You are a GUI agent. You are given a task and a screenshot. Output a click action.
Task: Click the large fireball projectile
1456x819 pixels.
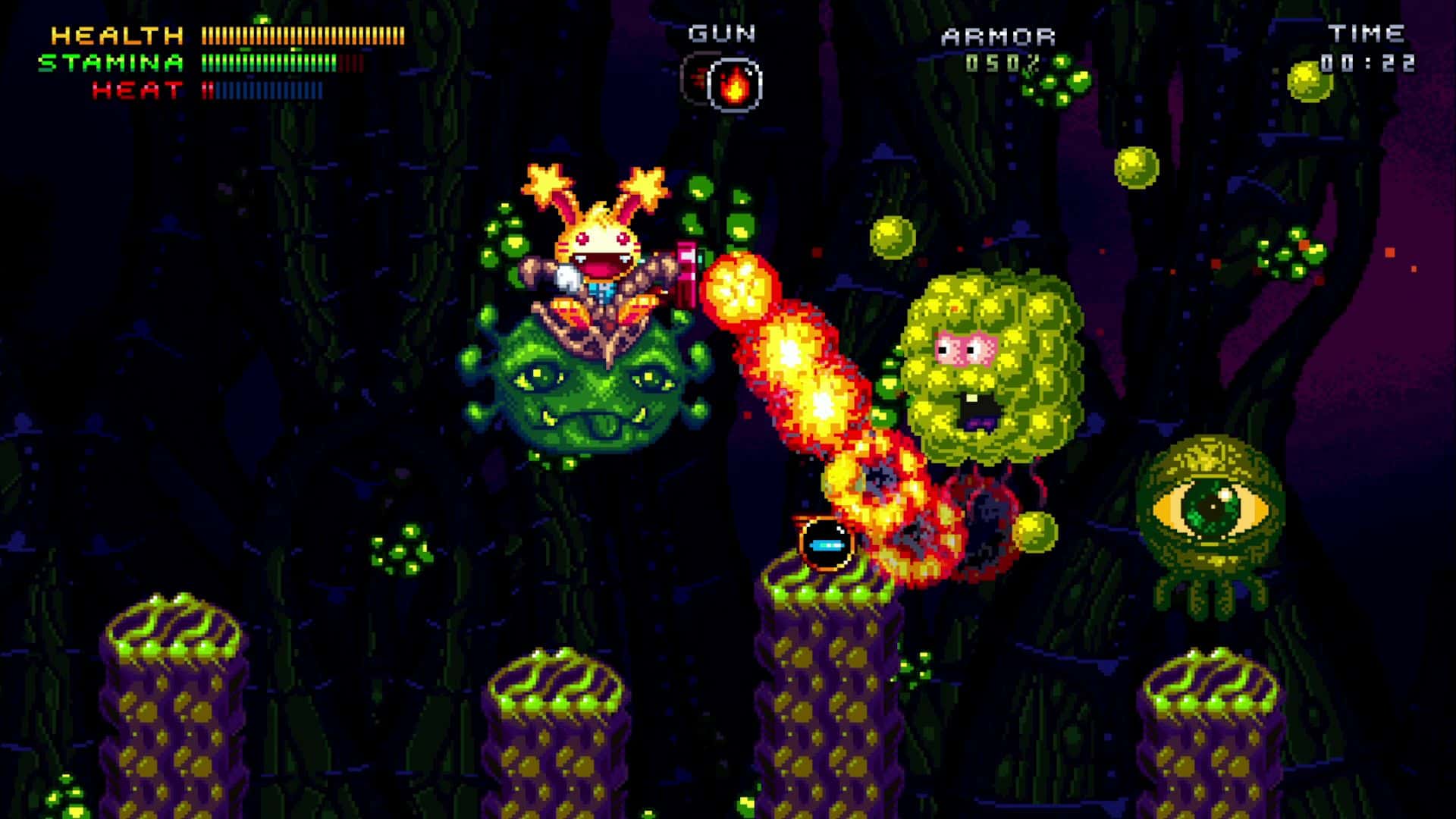tap(739, 292)
